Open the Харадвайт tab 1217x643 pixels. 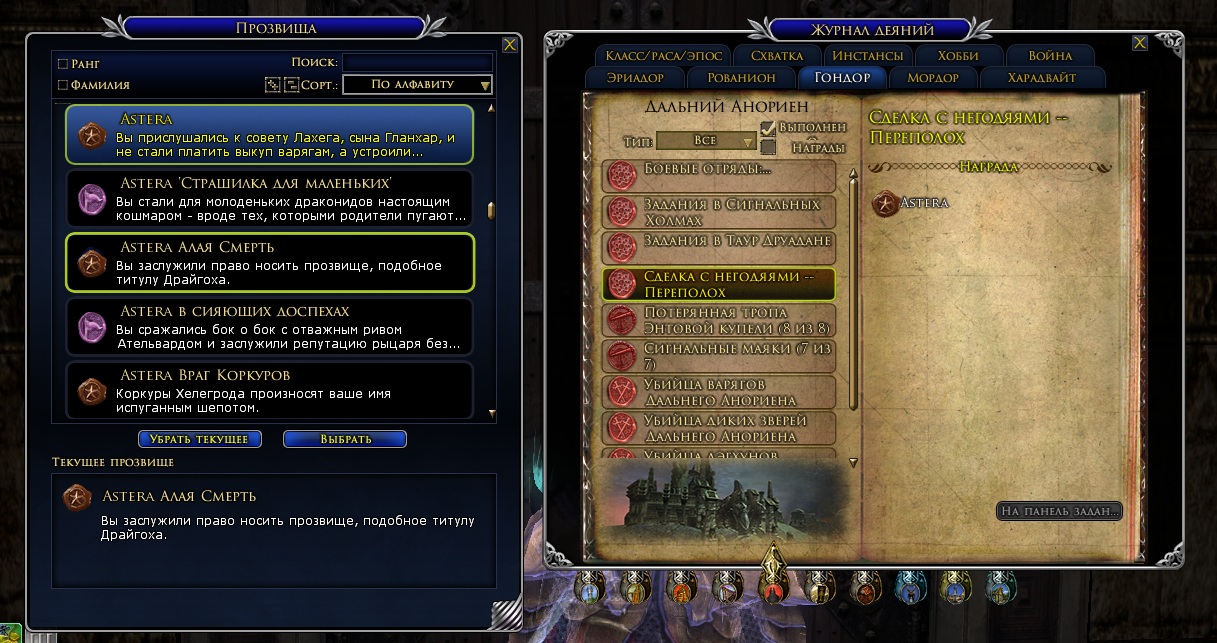[1043, 78]
